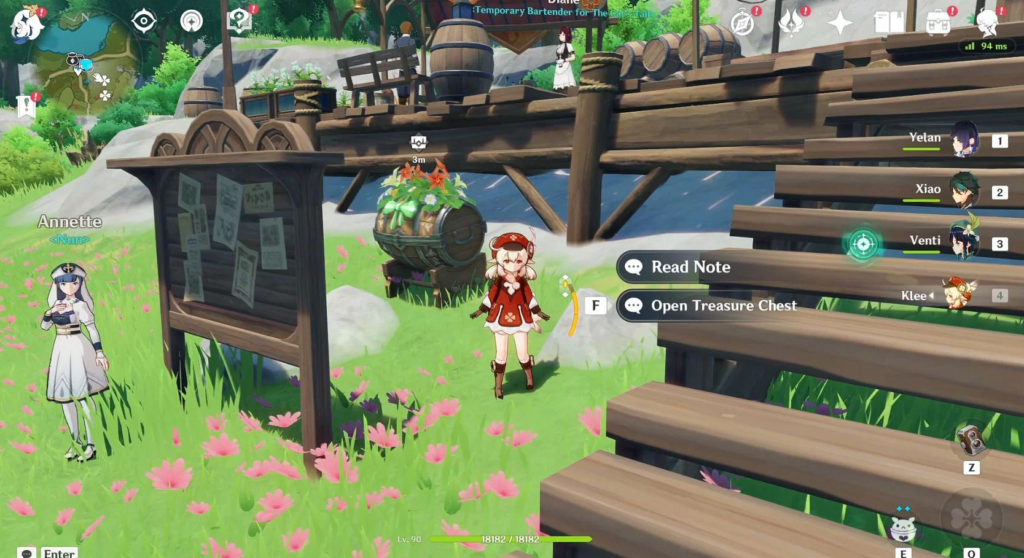Toggle the eye-shaped elemental sight icon
Viewport: 1024px width, 558px height.
tap(145, 21)
